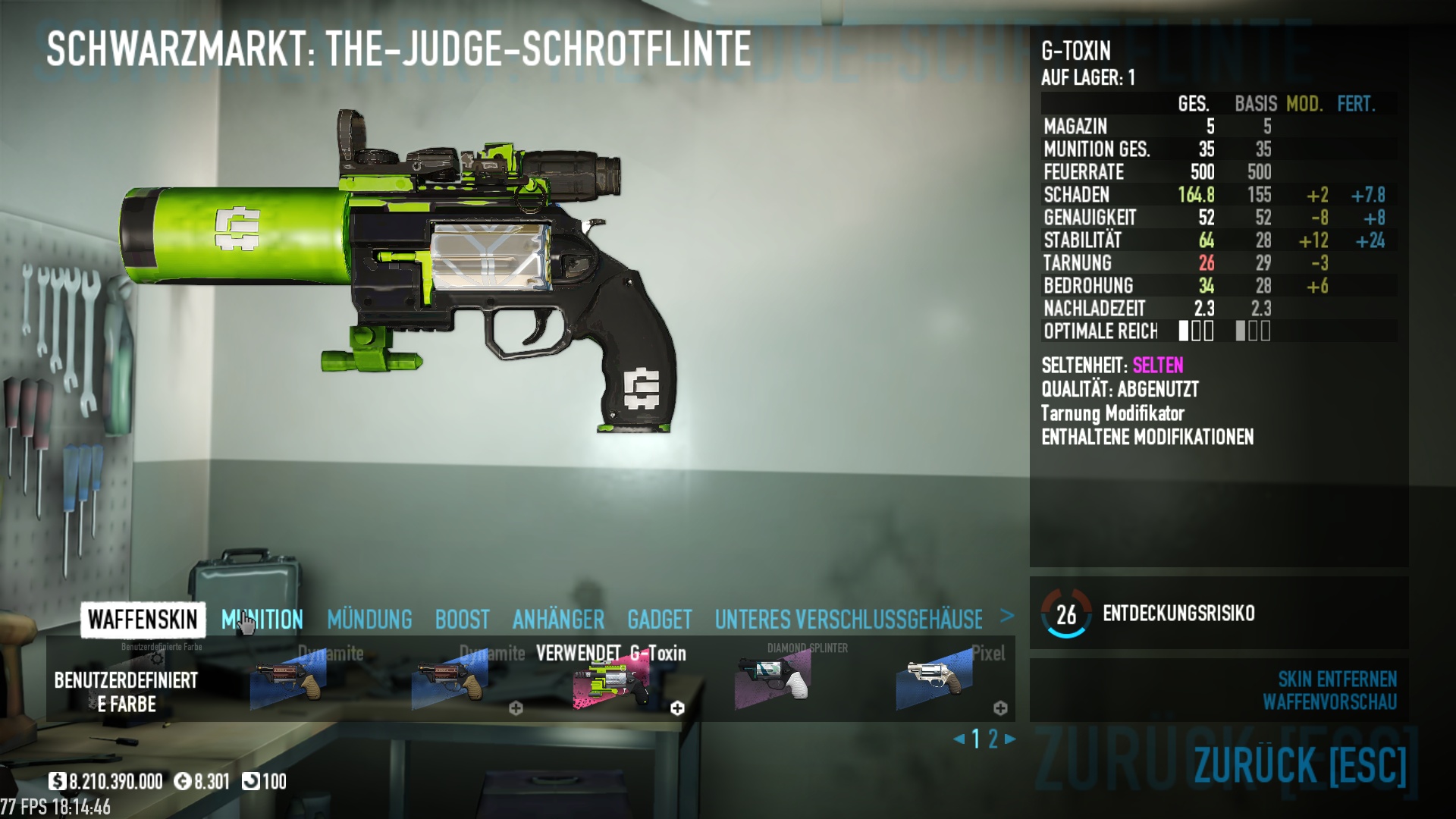1456x819 pixels.
Task: Select the Waffenskin tab
Action: pyautogui.click(x=143, y=620)
